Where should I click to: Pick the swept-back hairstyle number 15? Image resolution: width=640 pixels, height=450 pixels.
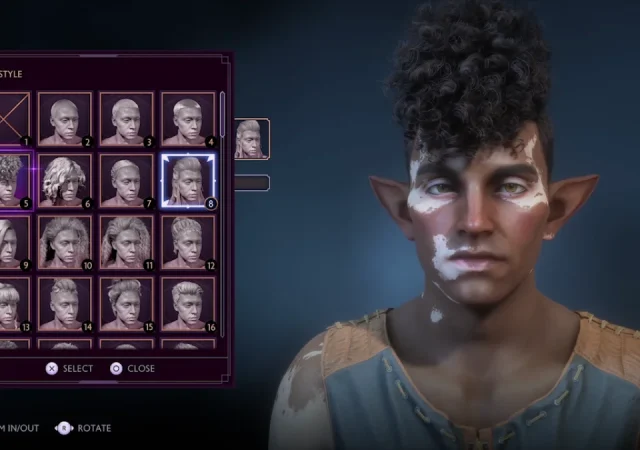coord(126,303)
